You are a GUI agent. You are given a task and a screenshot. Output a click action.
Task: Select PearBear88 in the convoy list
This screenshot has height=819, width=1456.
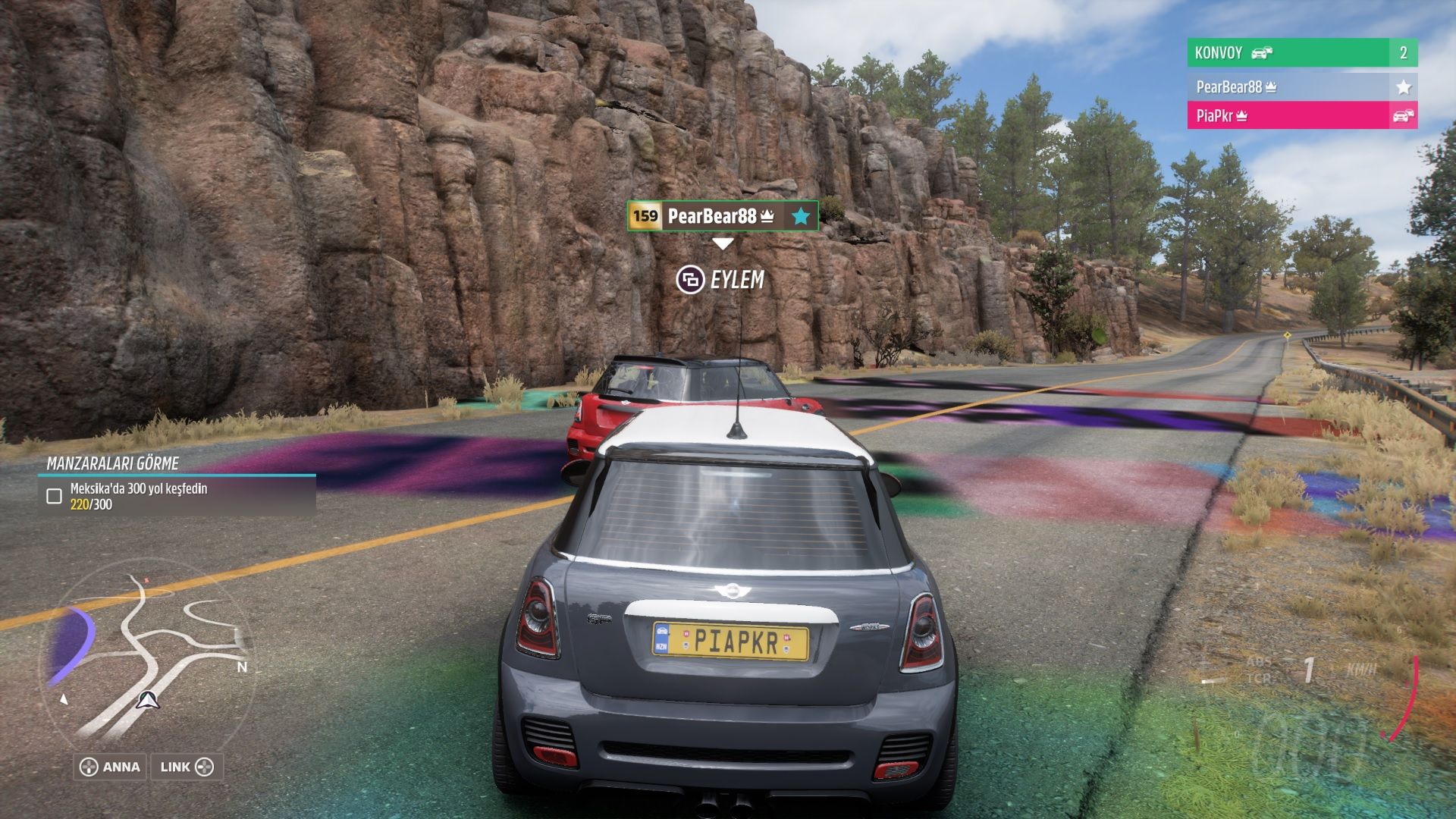click(x=1301, y=87)
